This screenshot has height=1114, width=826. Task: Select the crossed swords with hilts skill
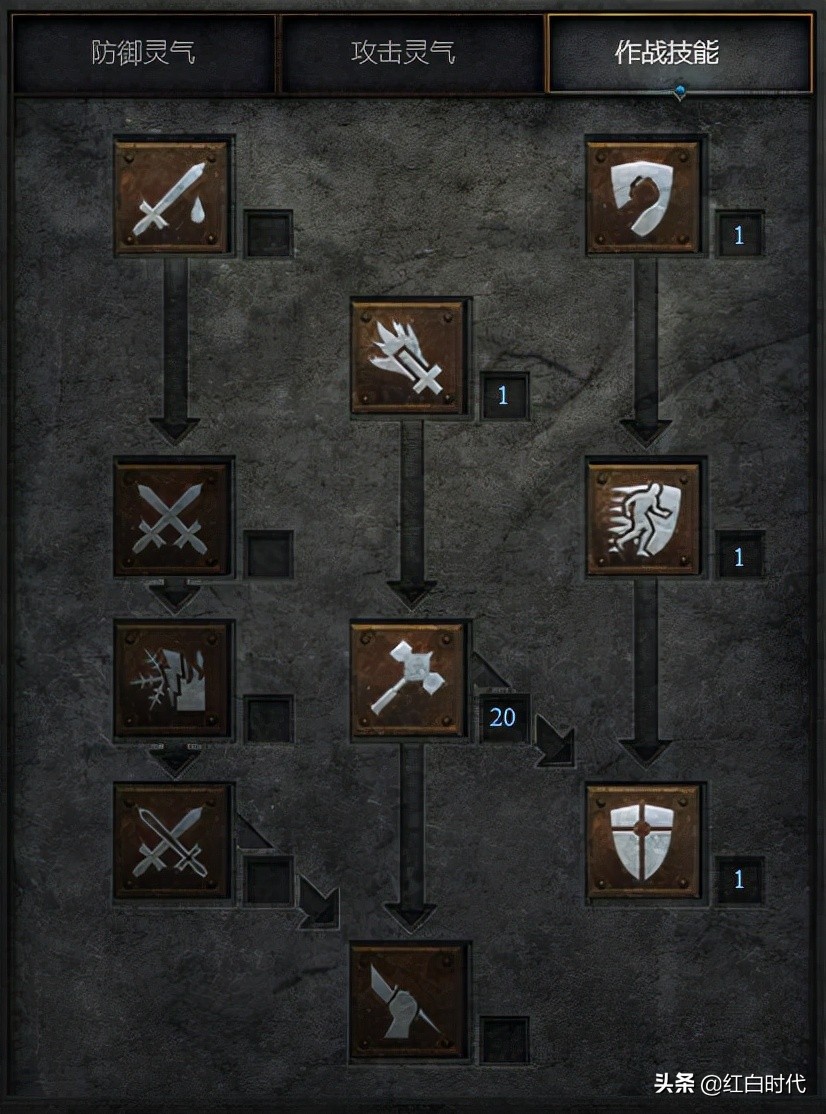(x=173, y=842)
